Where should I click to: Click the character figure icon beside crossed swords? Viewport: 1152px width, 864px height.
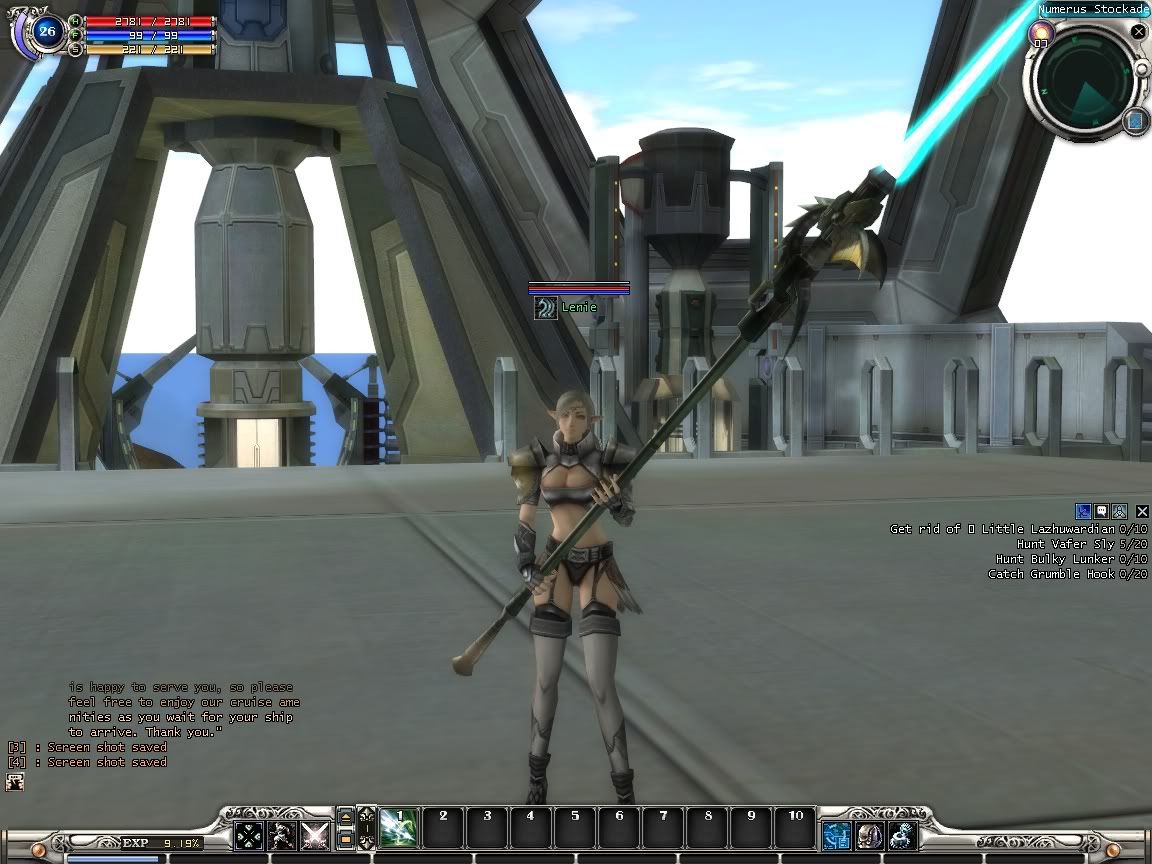pyautogui.click(x=282, y=835)
